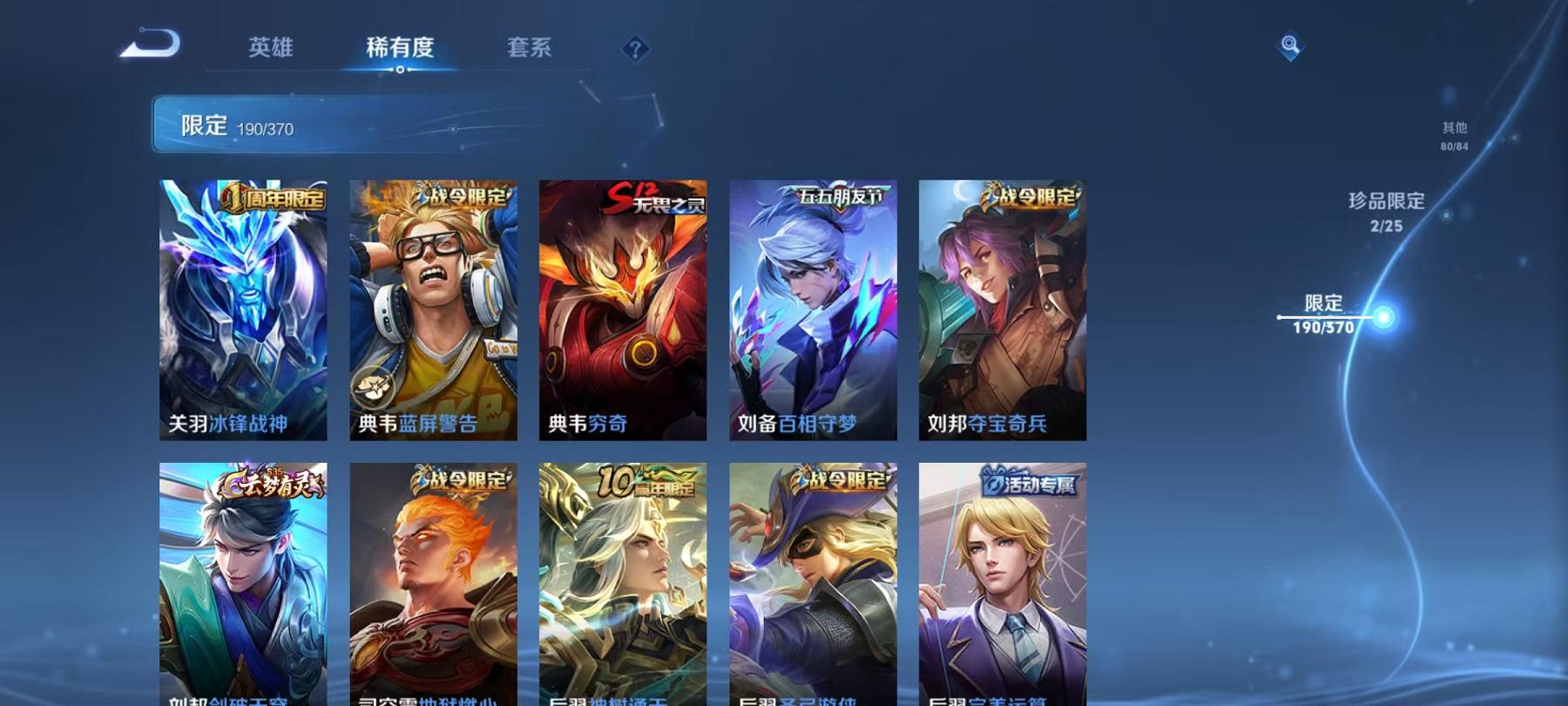Switch to the 英雄 tab
Viewport: 1568px width, 706px height.
click(x=272, y=50)
